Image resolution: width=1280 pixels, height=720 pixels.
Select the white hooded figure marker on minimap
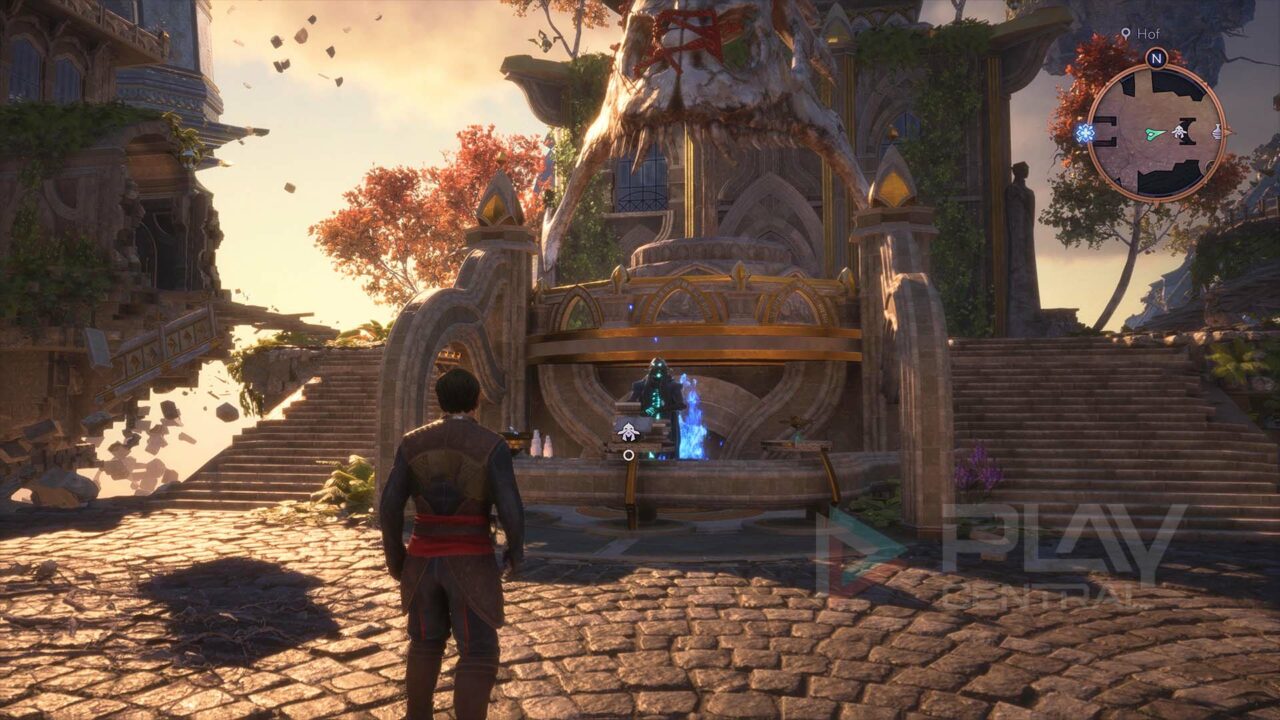tap(1181, 131)
